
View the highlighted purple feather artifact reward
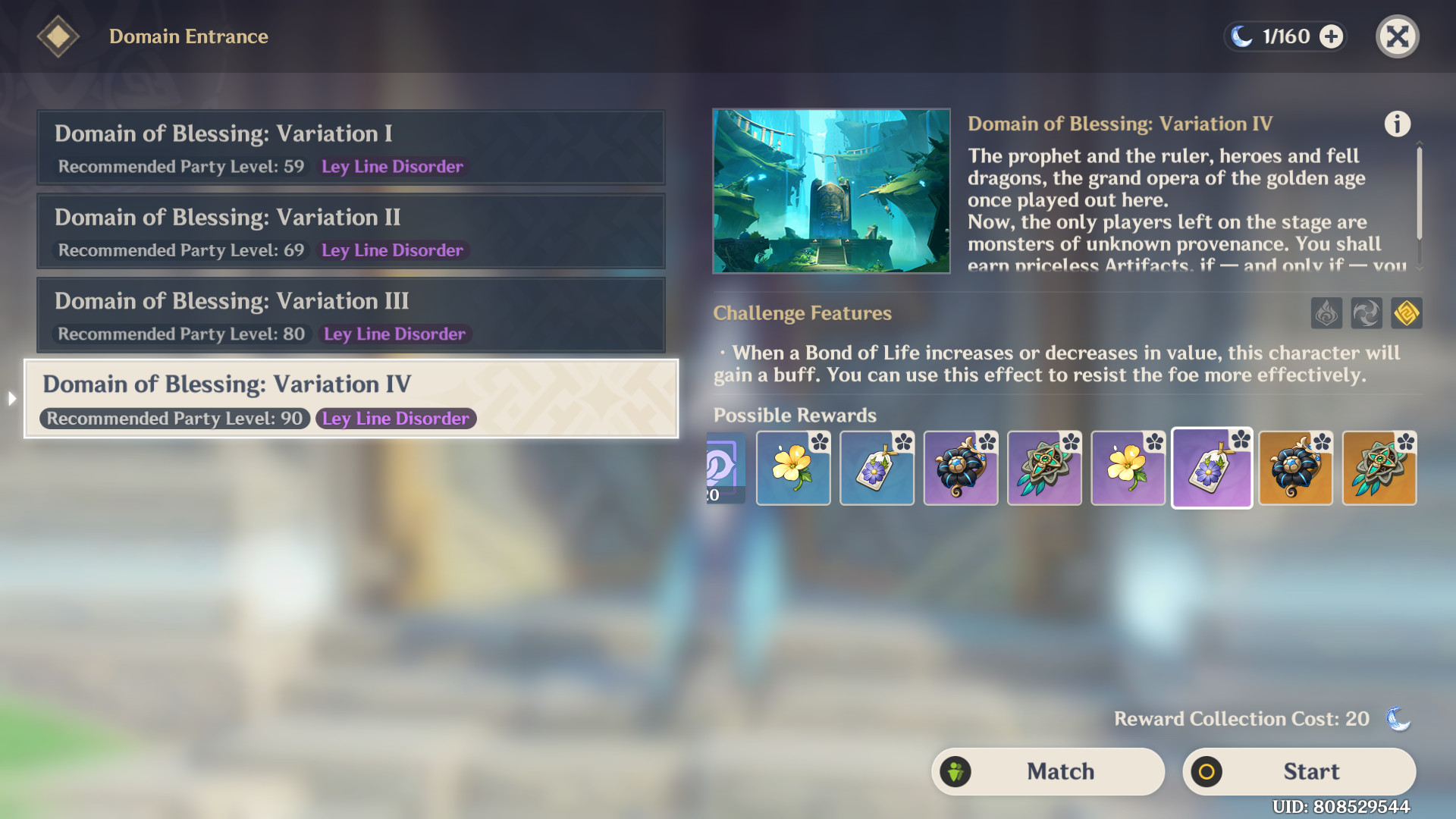1212,469
